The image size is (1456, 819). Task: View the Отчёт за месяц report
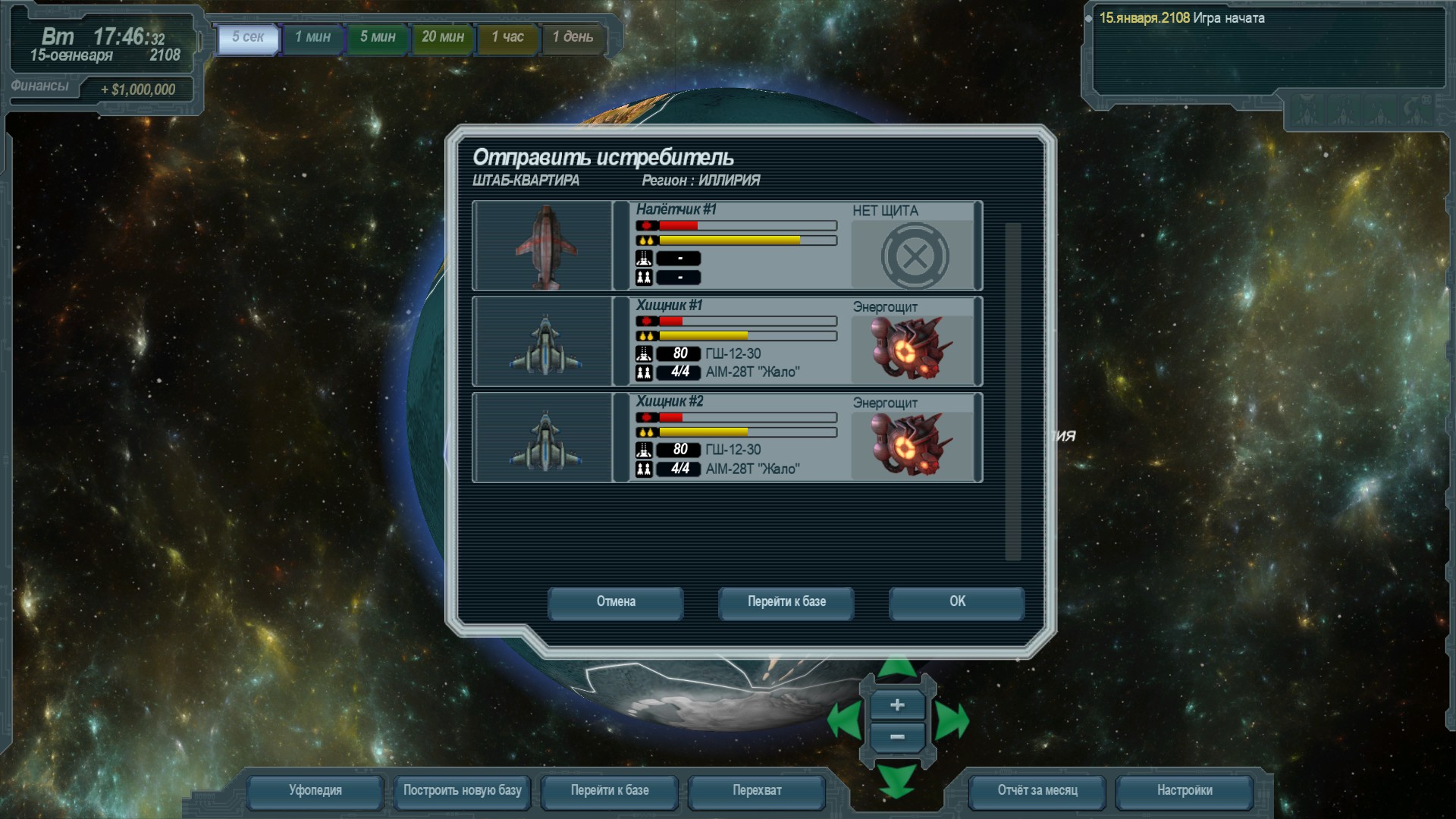point(1037,791)
